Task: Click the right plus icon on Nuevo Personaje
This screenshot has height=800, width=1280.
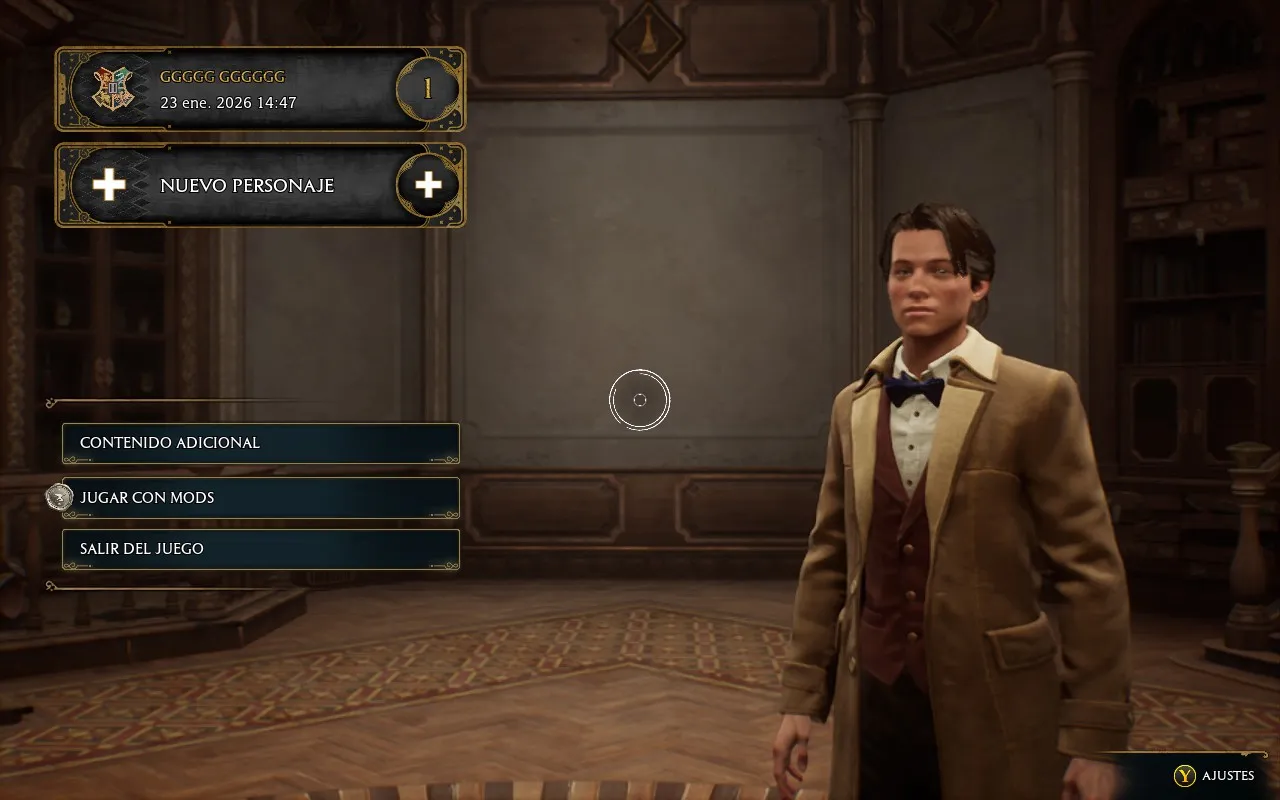Action: pos(427,185)
